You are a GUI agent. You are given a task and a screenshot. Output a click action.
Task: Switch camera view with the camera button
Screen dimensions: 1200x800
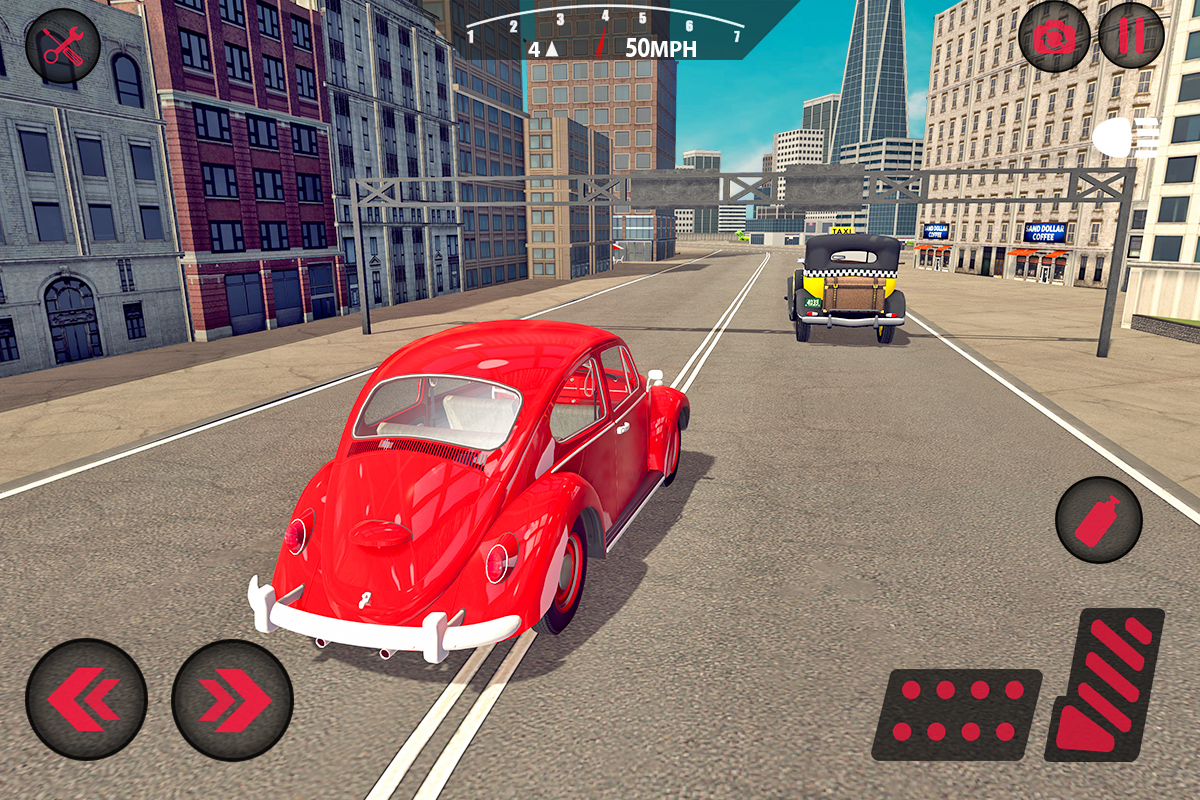[1053, 37]
